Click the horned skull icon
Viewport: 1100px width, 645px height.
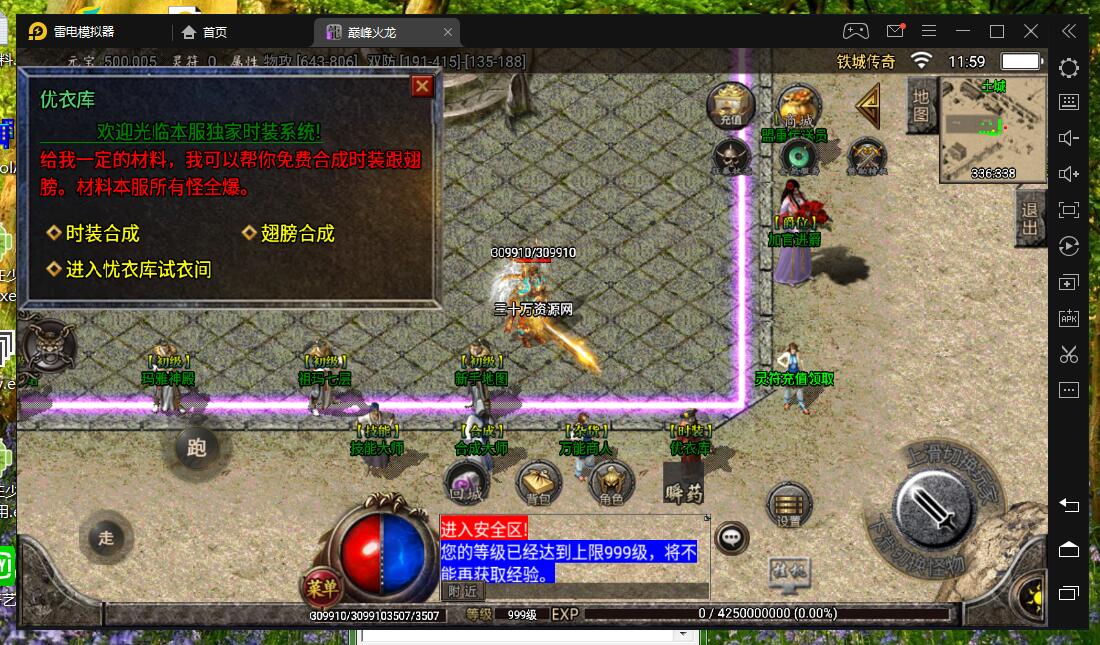point(731,155)
